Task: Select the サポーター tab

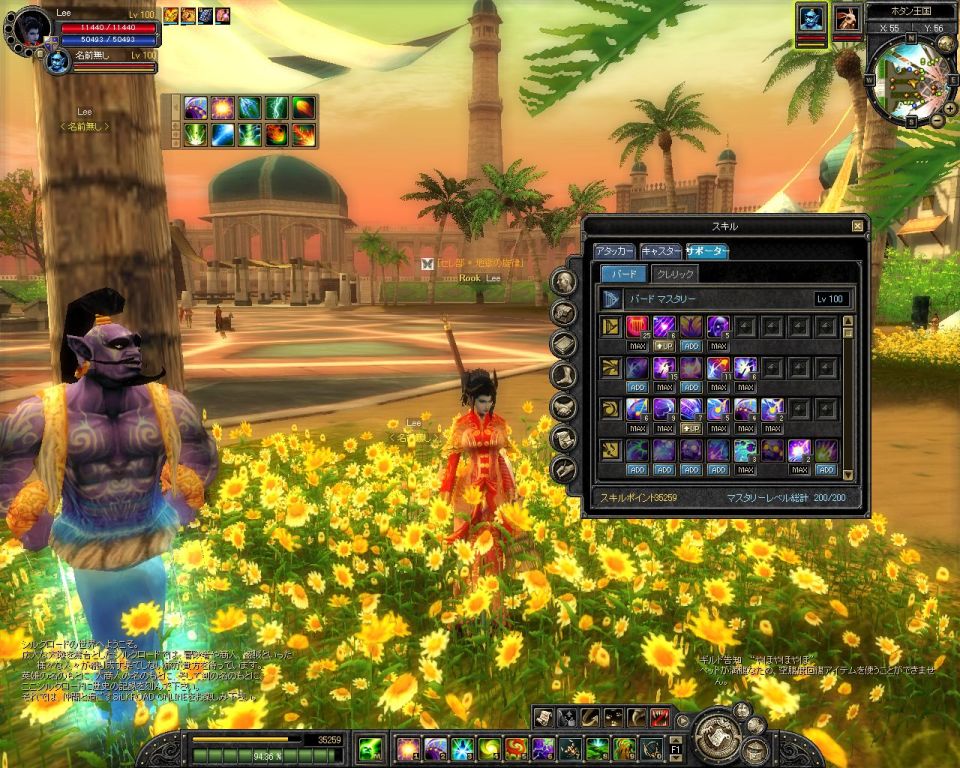Action: (706, 251)
